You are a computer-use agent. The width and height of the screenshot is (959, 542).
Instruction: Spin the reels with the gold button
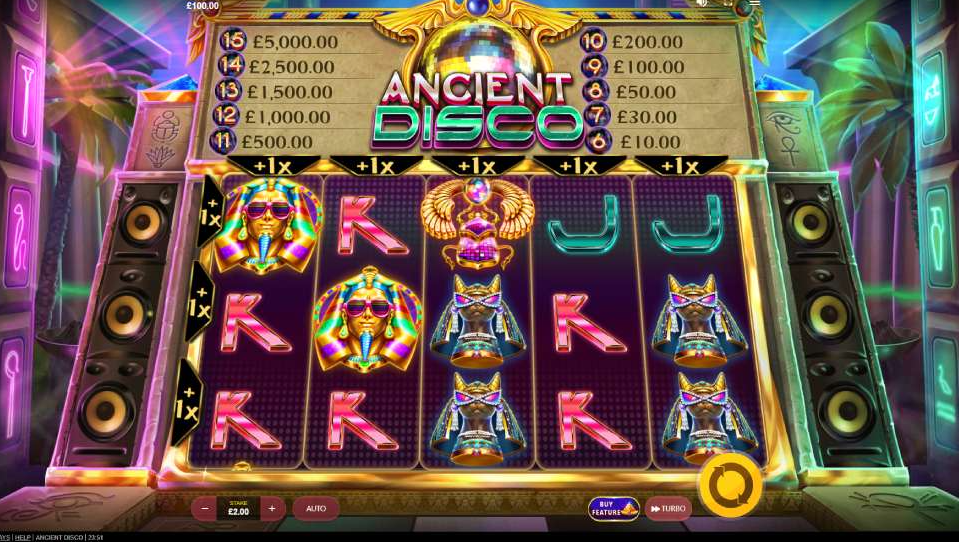[x=730, y=485]
